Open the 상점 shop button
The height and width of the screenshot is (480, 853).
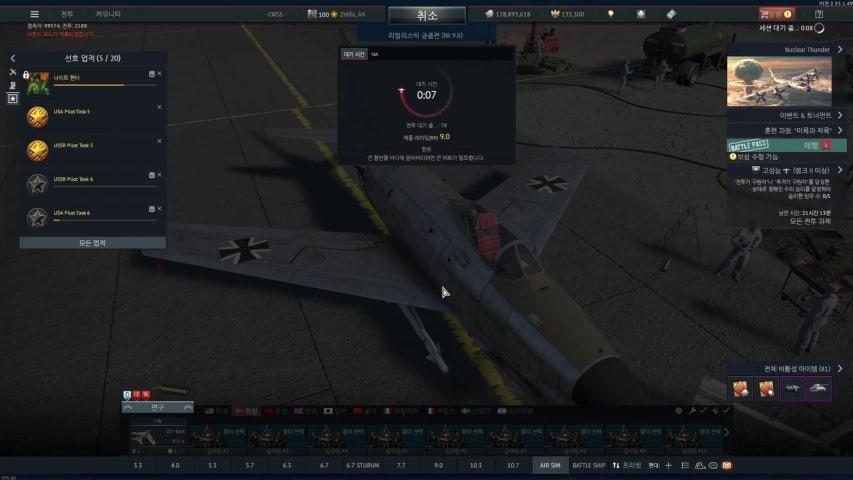pyautogui.click(x=776, y=14)
